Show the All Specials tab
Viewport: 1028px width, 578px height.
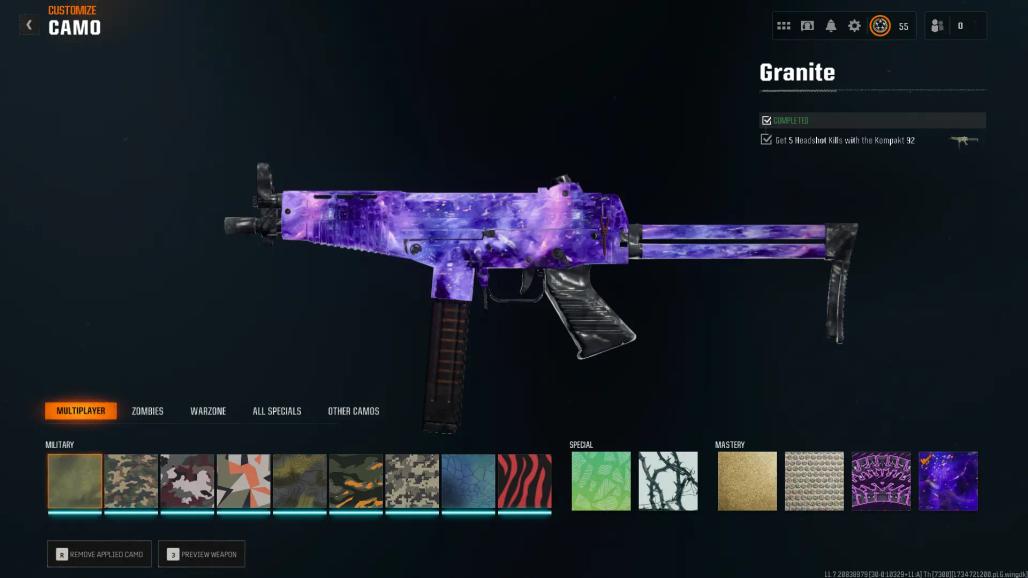[277, 411]
